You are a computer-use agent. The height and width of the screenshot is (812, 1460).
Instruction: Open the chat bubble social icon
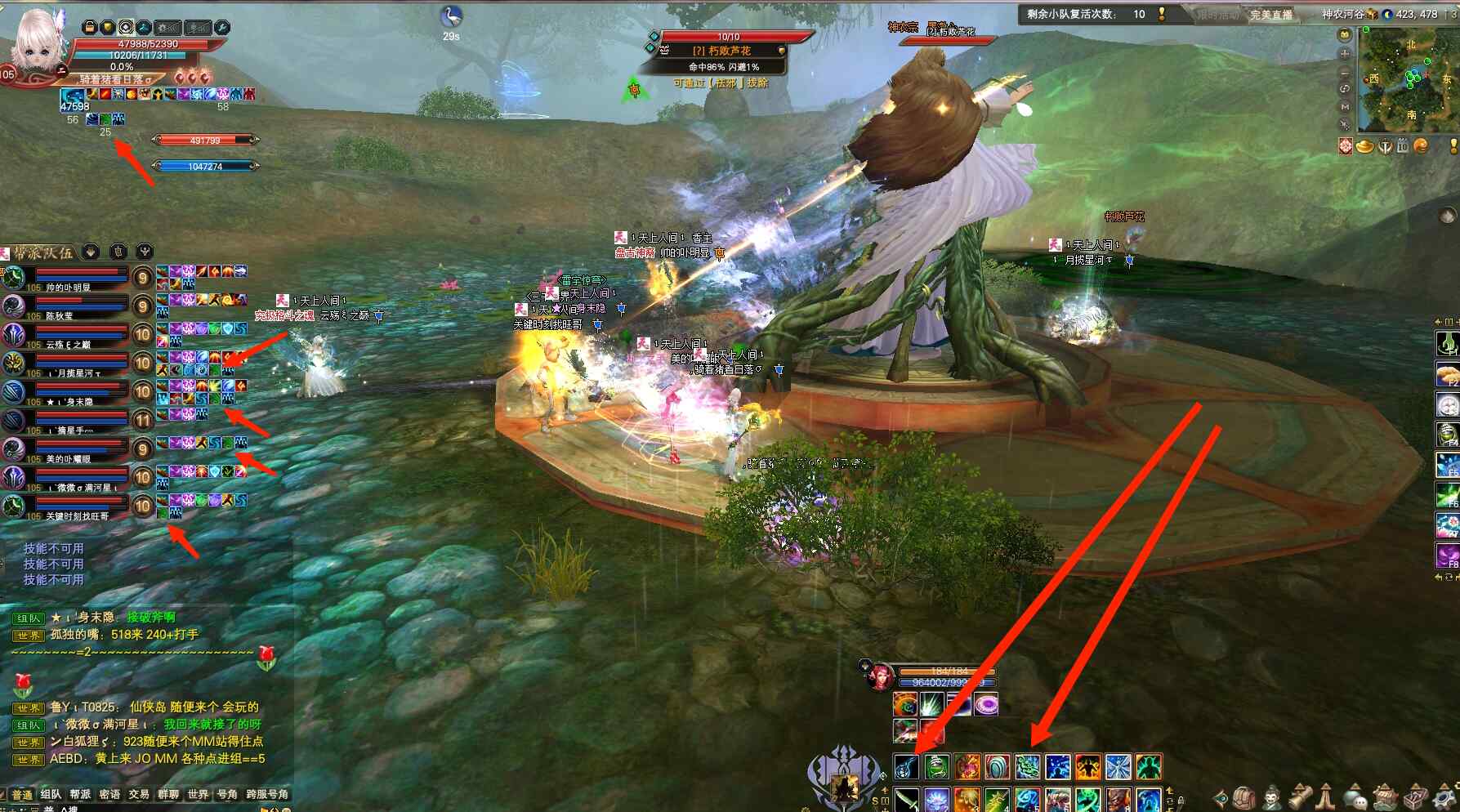1355,797
